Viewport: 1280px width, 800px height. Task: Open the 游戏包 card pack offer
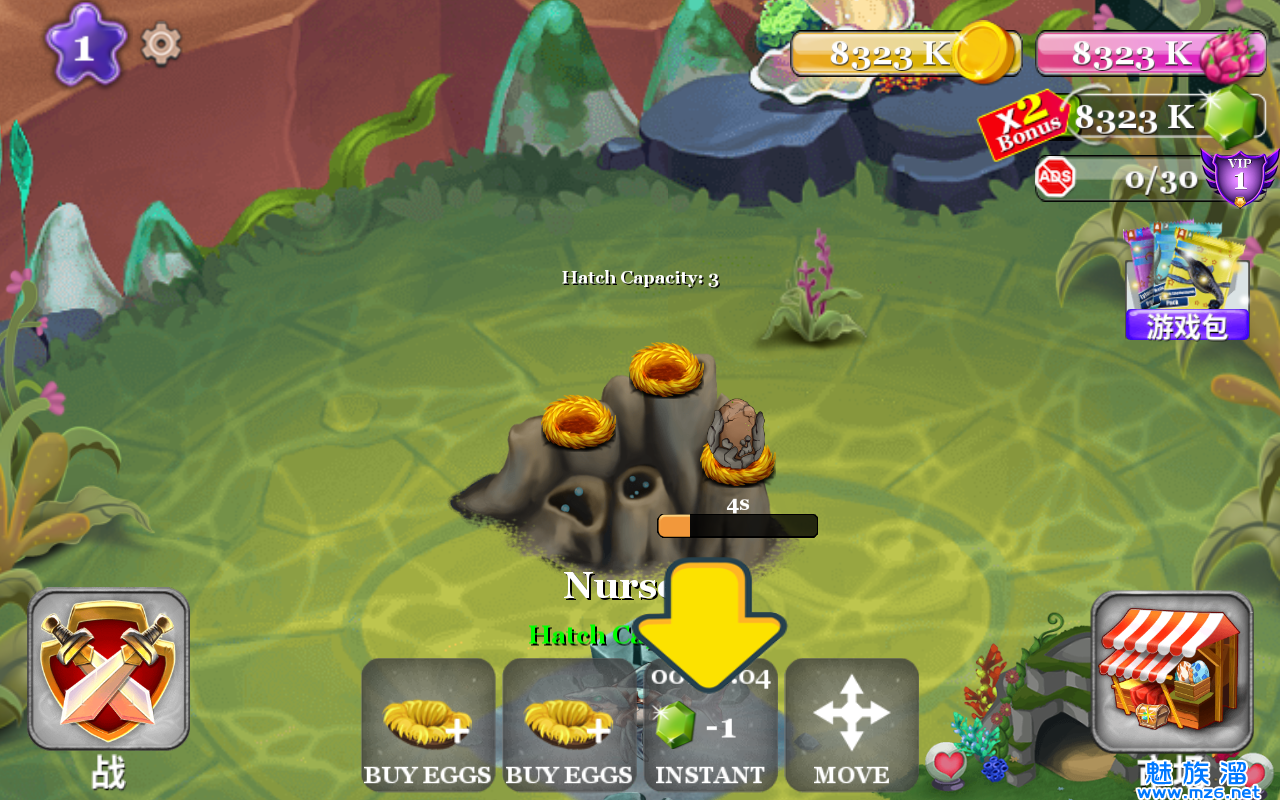(x=1187, y=283)
